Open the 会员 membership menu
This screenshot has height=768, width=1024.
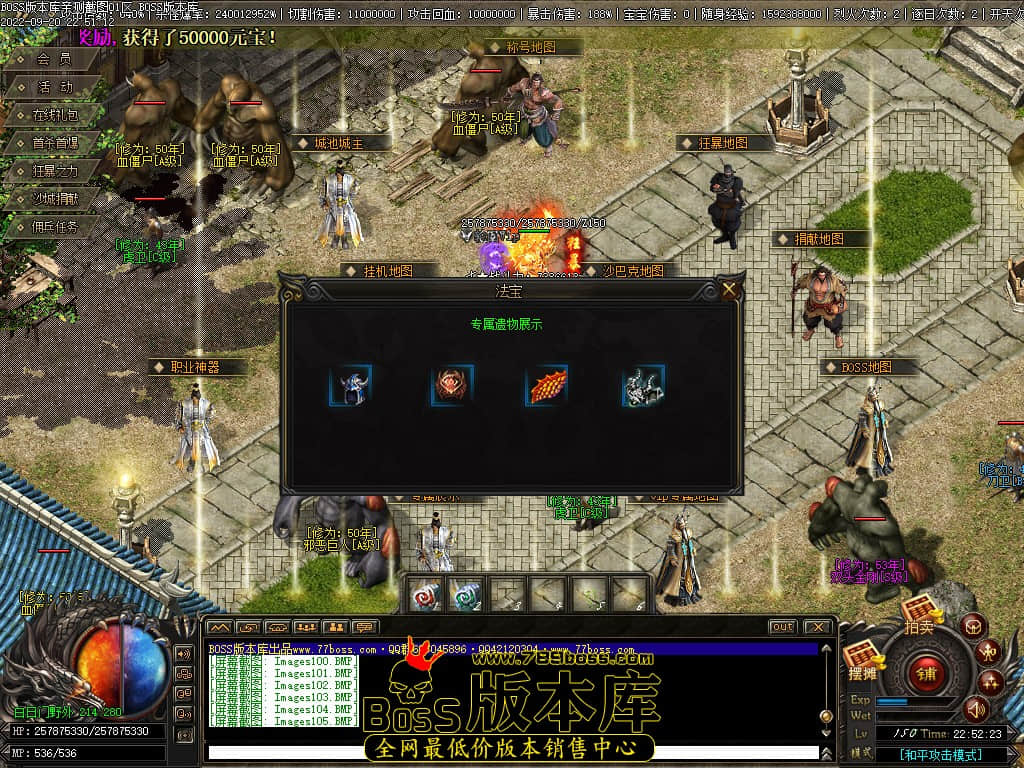click(54, 59)
